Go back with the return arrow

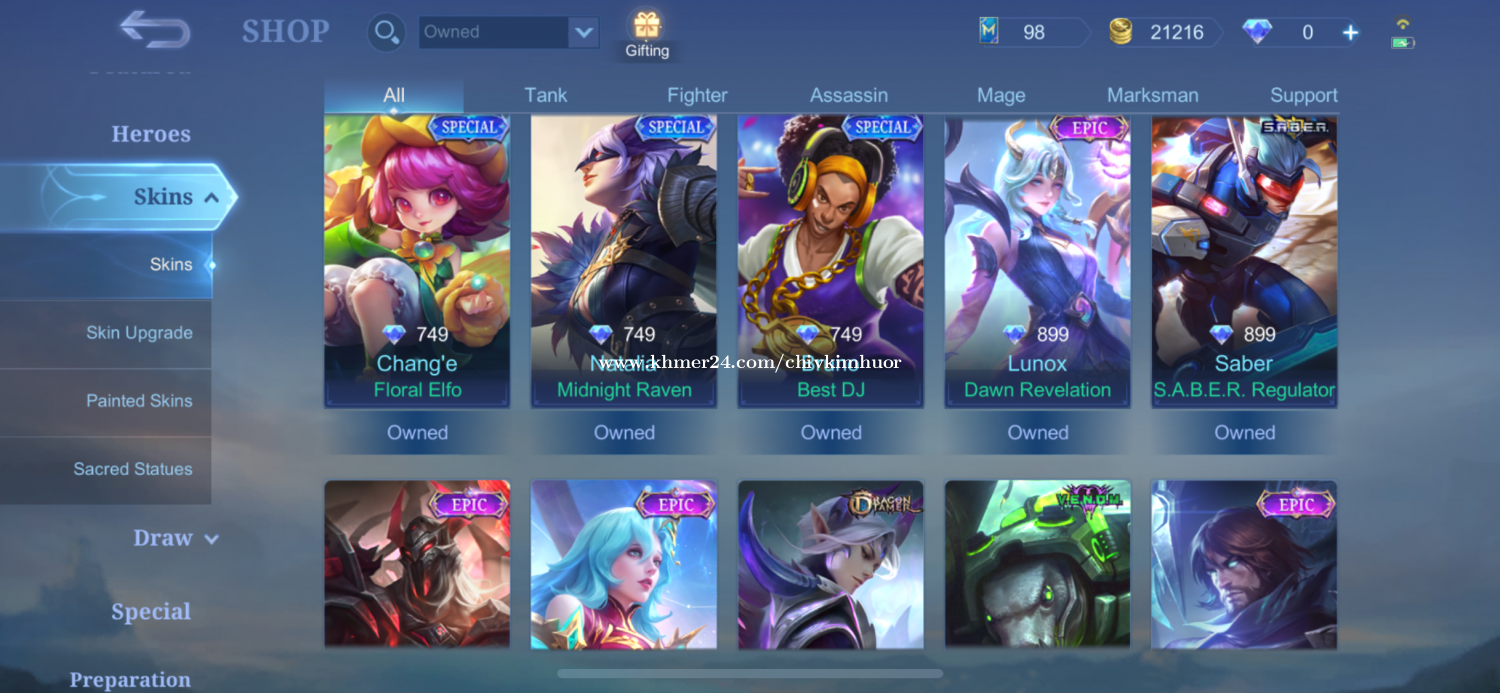[x=155, y=30]
